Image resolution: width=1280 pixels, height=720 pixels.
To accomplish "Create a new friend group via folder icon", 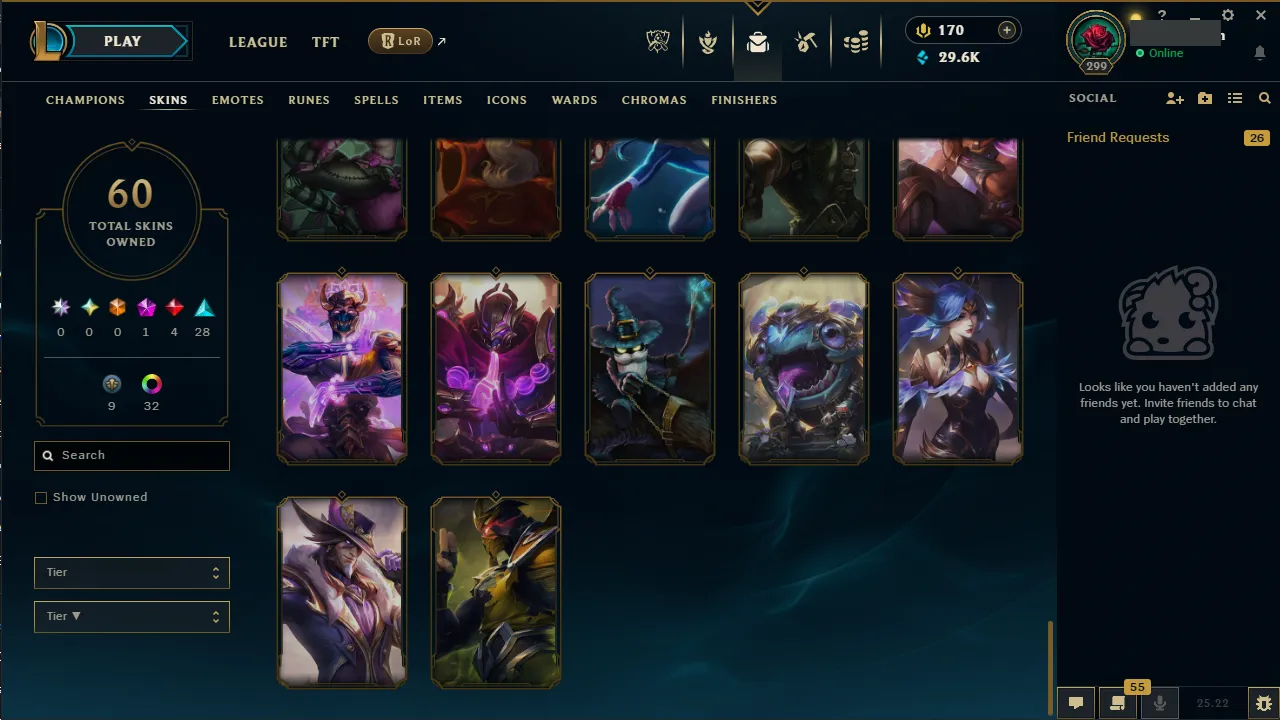I will 1205,98.
